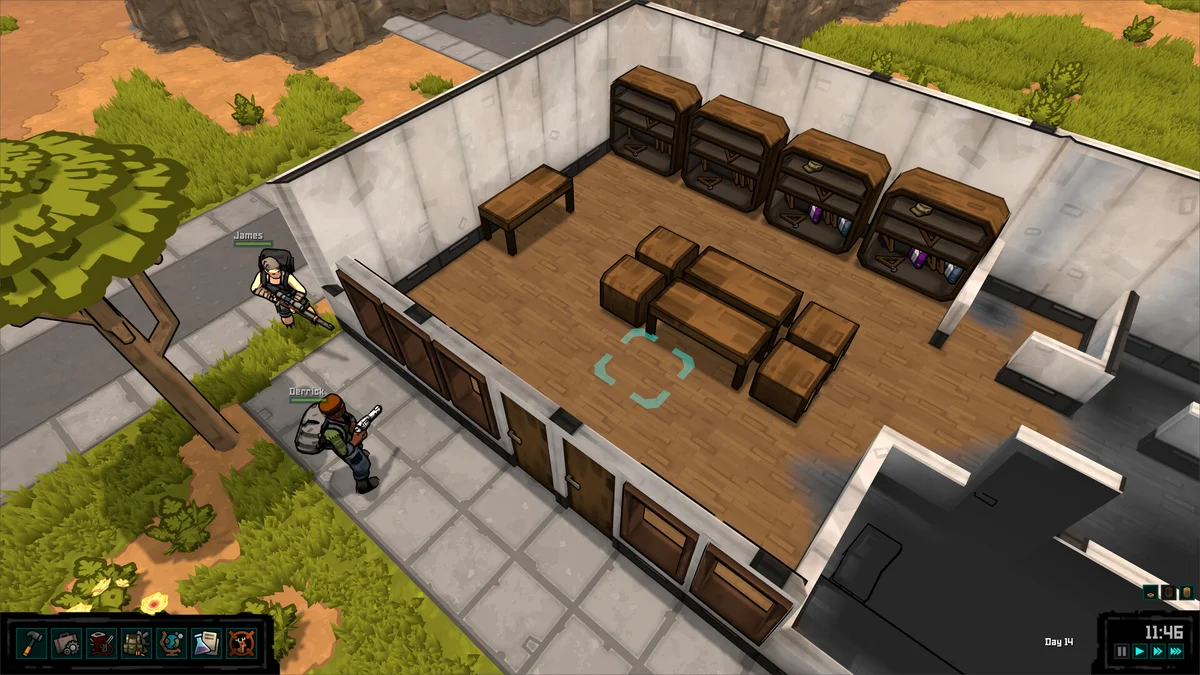Open the backpack equipment menu

[136, 642]
